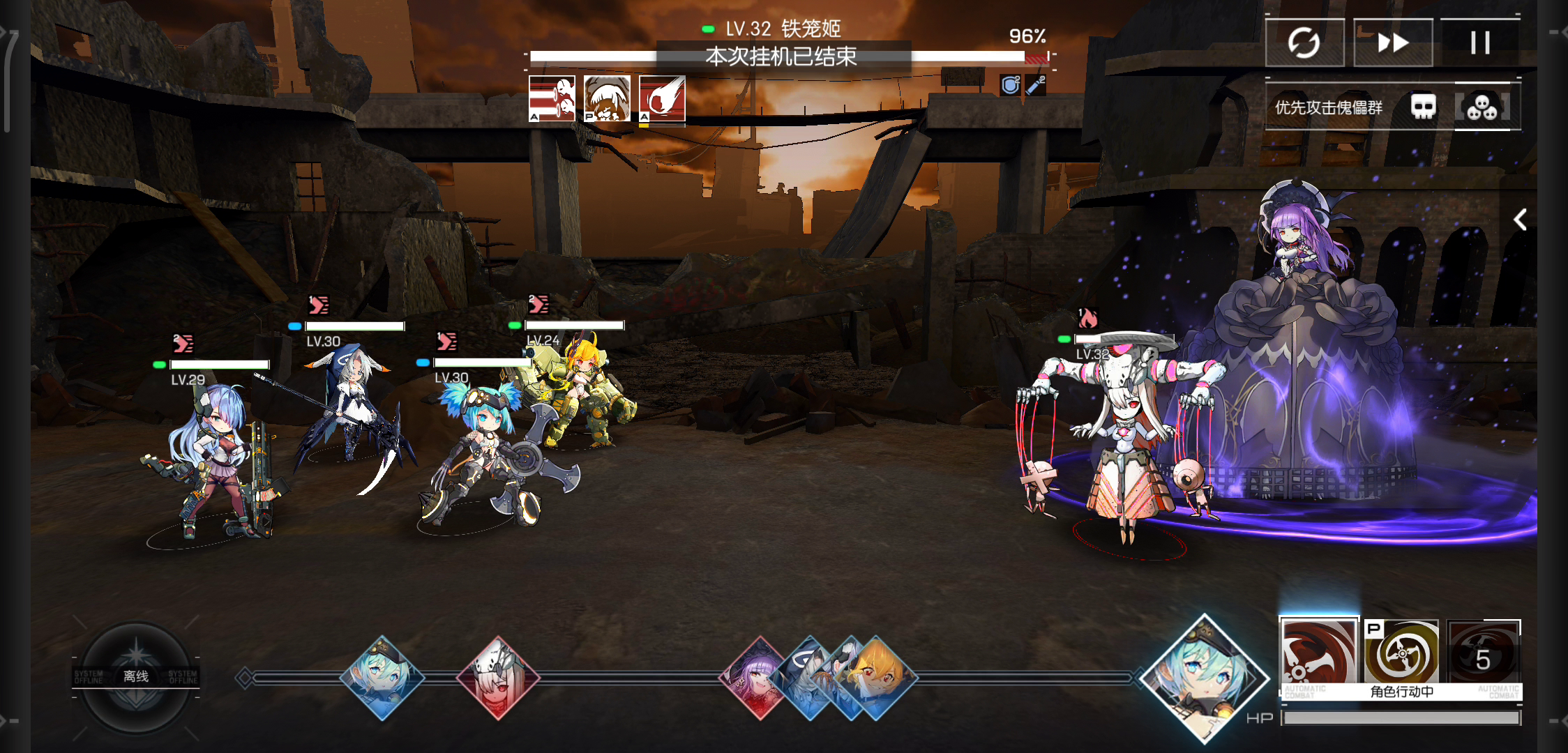The height and width of the screenshot is (753, 1568).
Task: Select the triple skull target priority
Action: [1482, 107]
